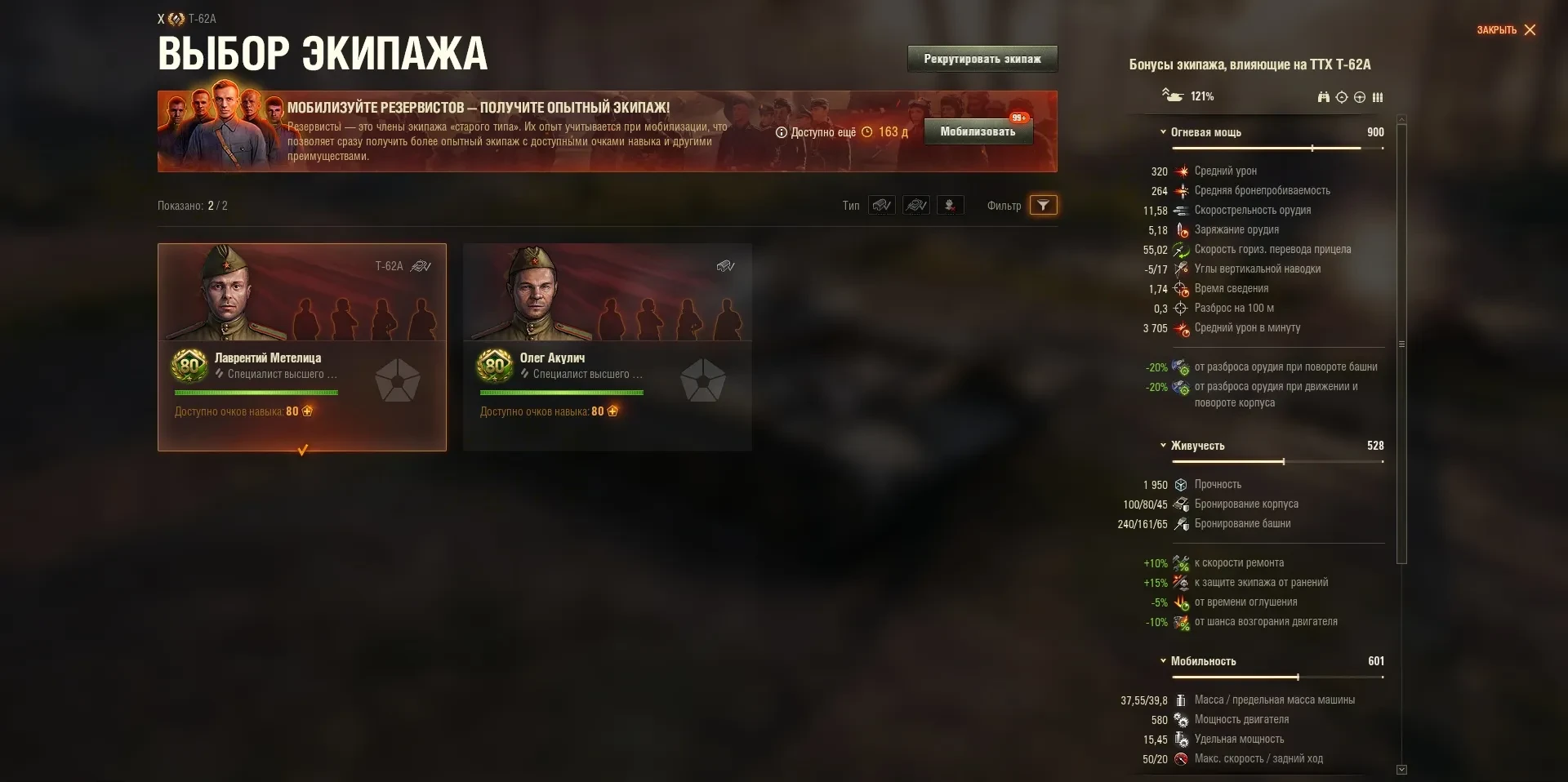Collapse the Мобильность section
This screenshot has height=782, width=1568.
pos(1162,662)
